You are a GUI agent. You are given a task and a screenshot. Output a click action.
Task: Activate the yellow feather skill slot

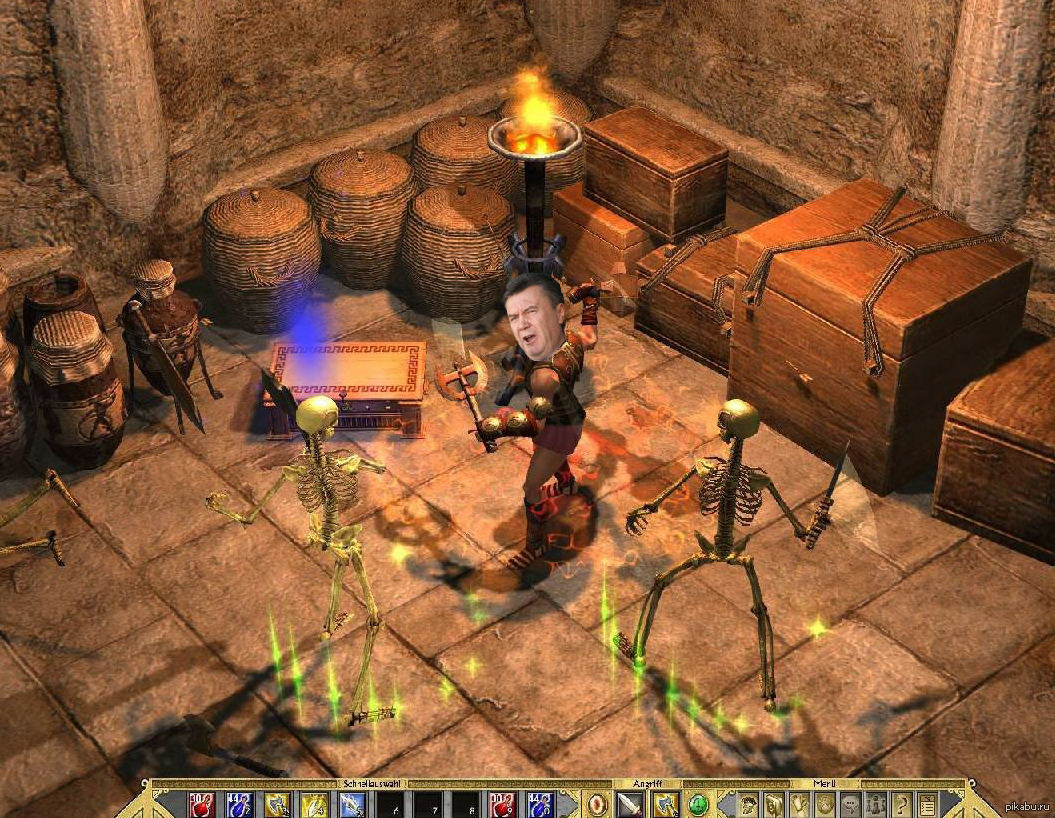tap(315, 804)
